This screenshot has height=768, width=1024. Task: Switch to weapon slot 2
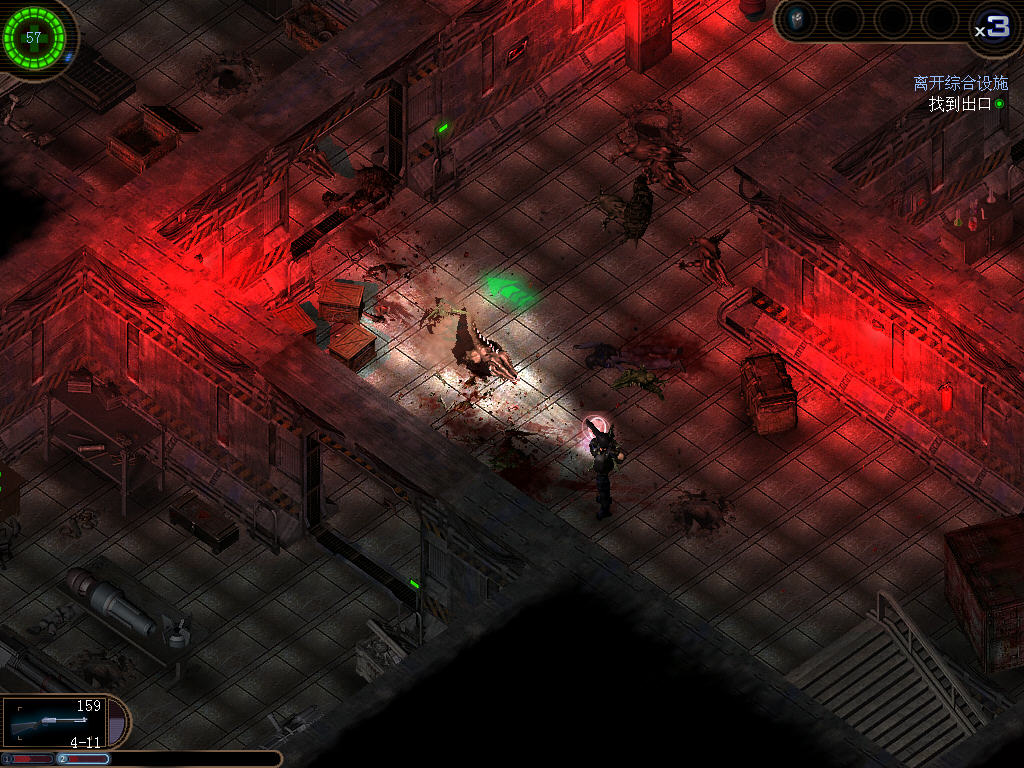click(x=84, y=759)
